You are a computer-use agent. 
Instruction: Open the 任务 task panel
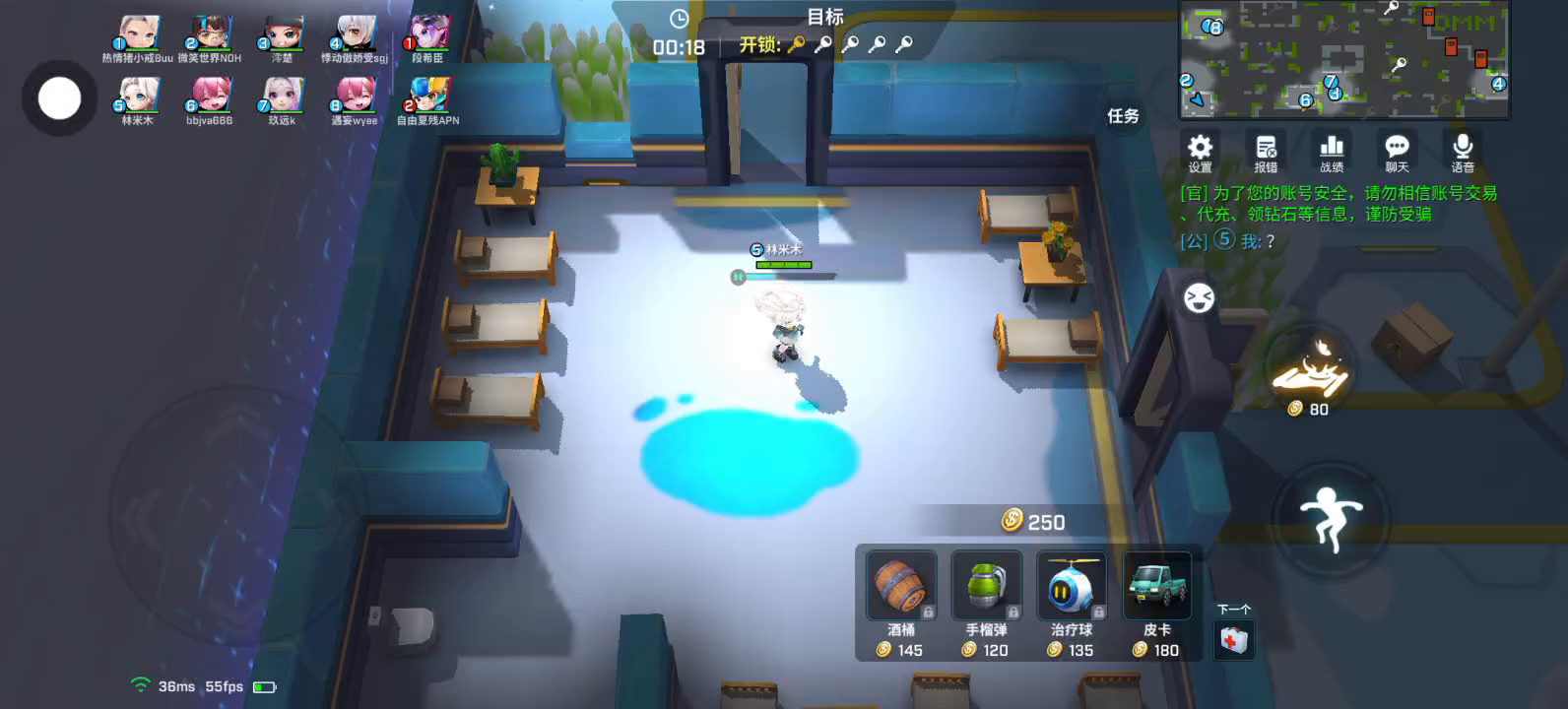click(x=1123, y=116)
